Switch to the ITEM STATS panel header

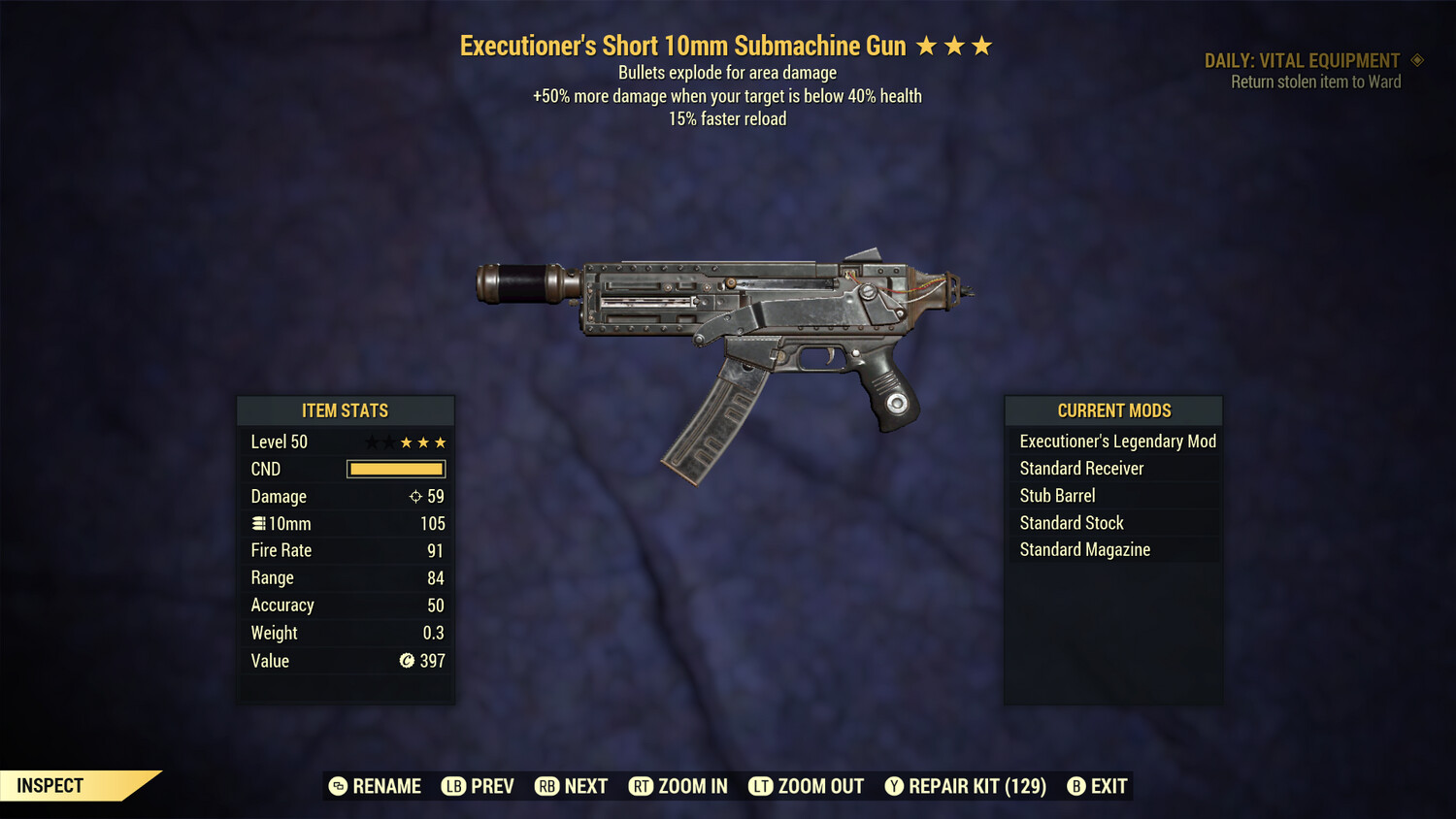point(346,410)
